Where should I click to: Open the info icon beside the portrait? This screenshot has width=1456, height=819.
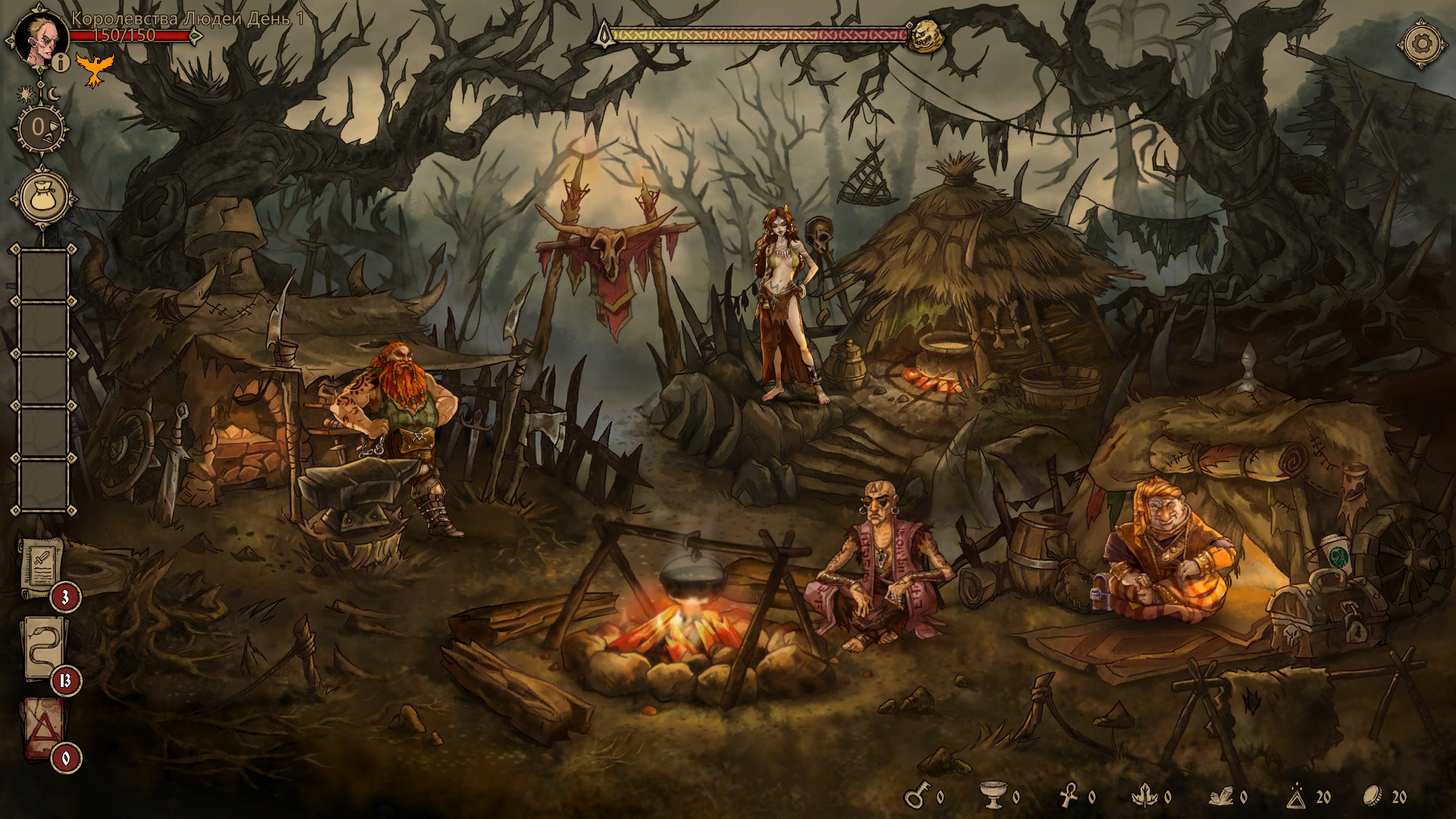click(x=61, y=62)
